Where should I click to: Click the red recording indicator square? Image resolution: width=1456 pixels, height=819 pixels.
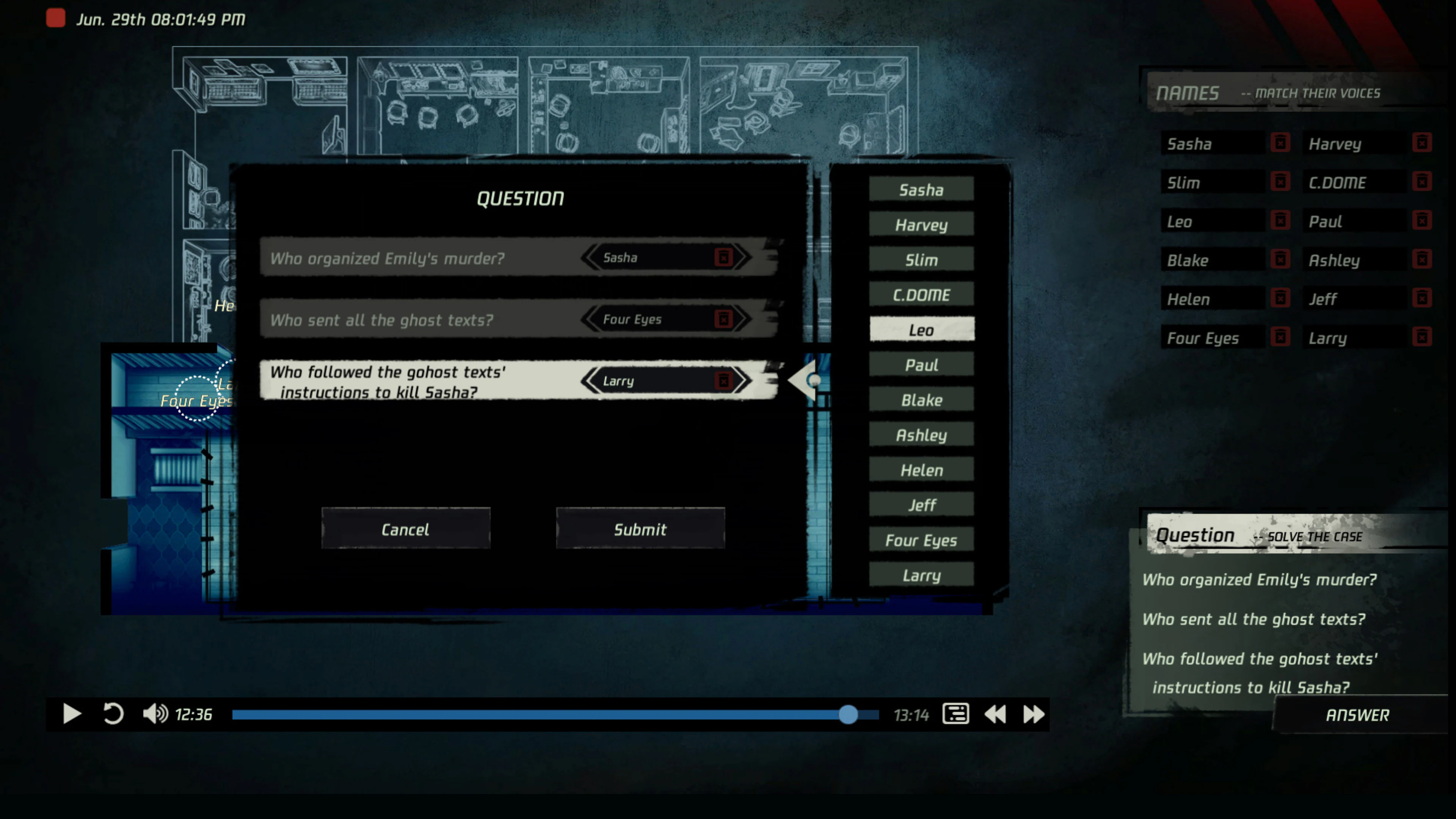click(x=55, y=18)
